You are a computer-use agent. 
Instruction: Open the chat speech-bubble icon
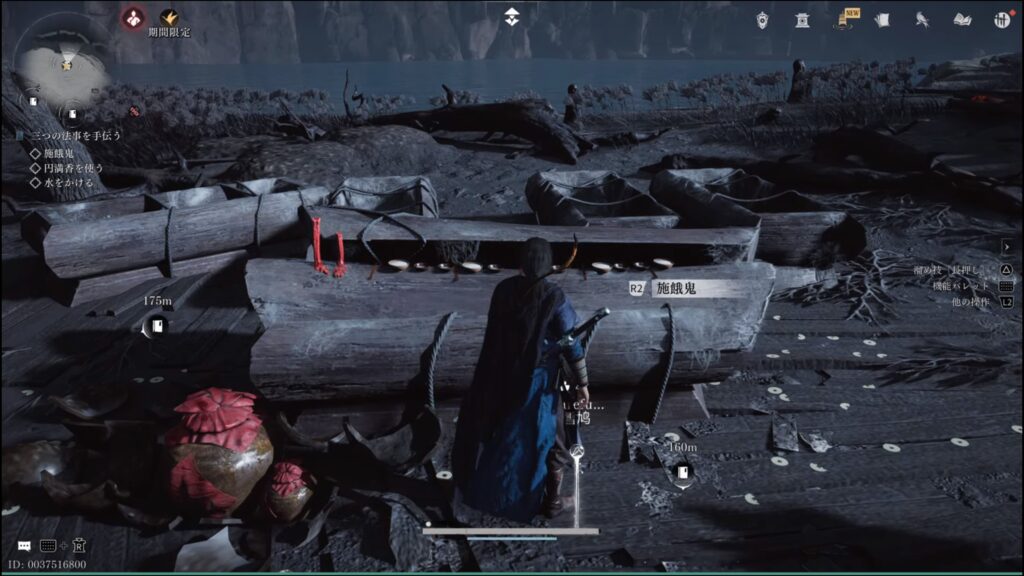pos(23,546)
